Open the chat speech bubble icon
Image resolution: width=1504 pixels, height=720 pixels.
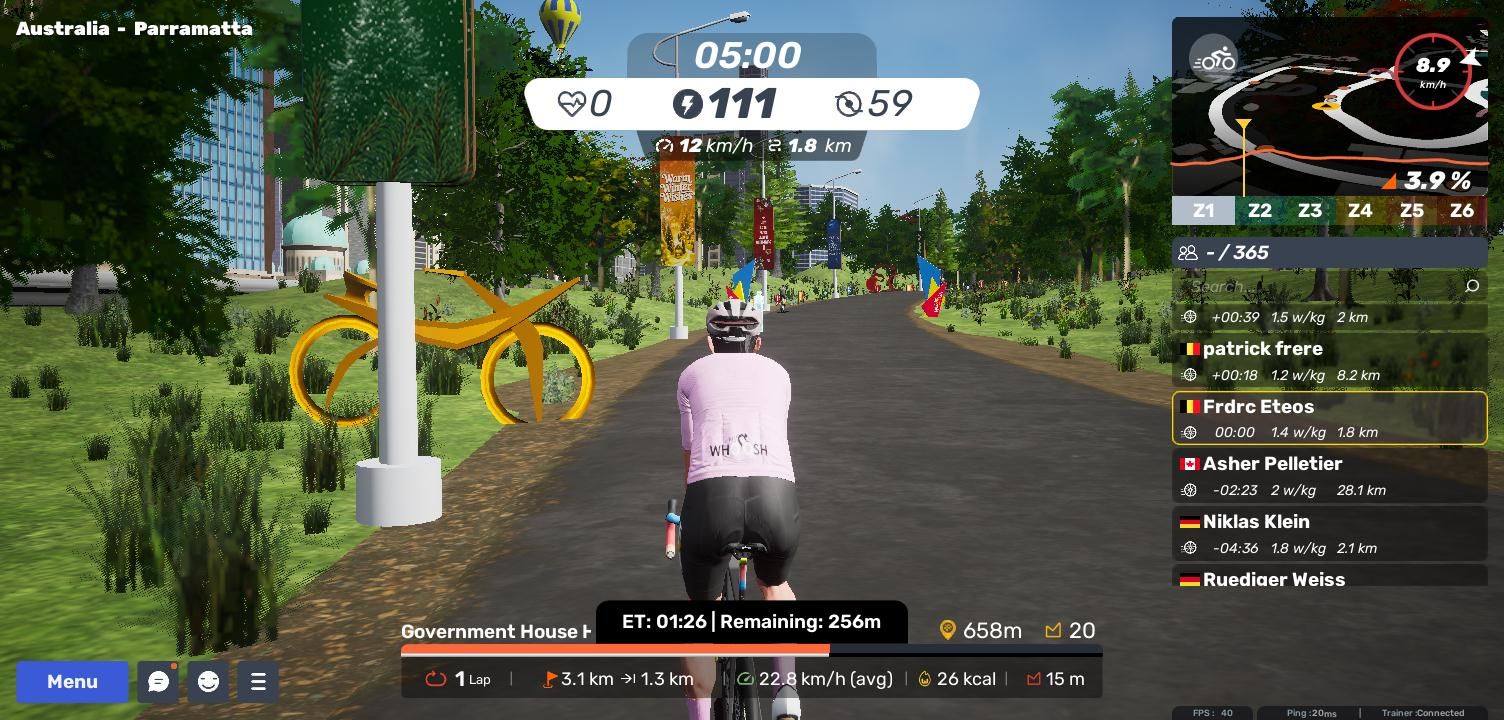[x=158, y=682]
